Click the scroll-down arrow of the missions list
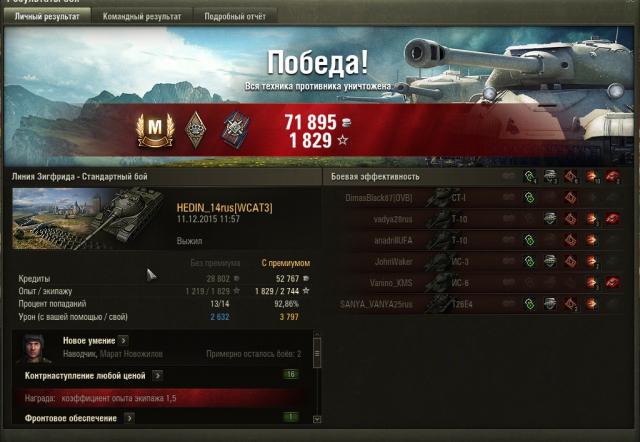Image resolution: width=640 pixels, height=442 pixels. [x=317, y=420]
